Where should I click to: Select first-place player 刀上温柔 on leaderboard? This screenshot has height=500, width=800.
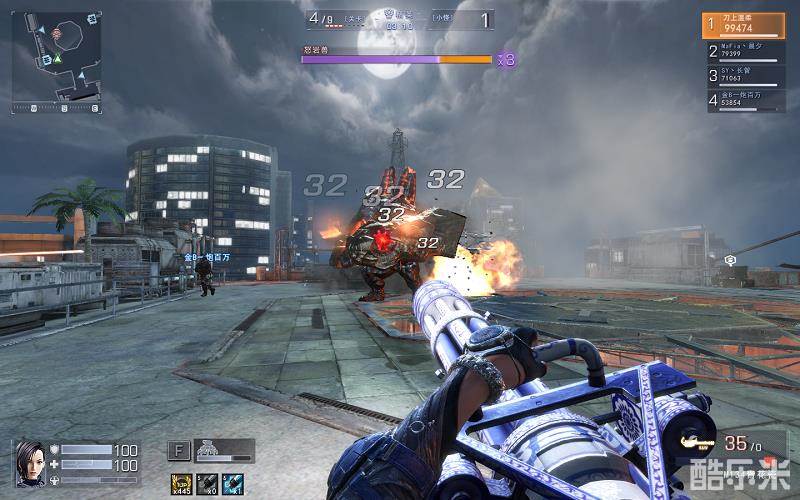click(743, 25)
